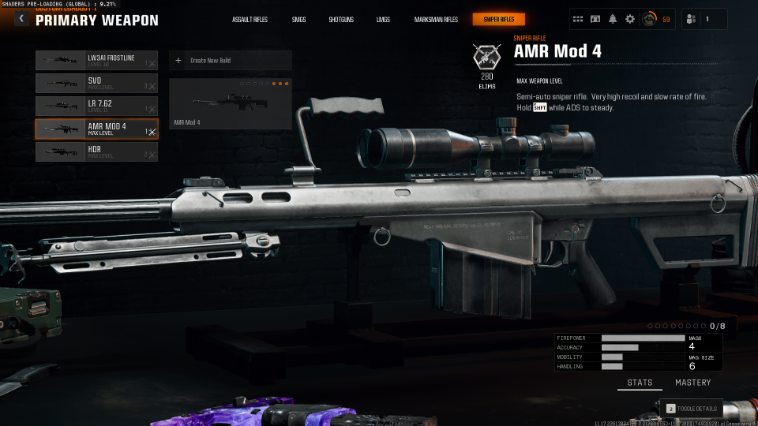The height and width of the screenshot is (426, 758).
Task: Open the grid menu icon
Action: (x=579, y=19)
